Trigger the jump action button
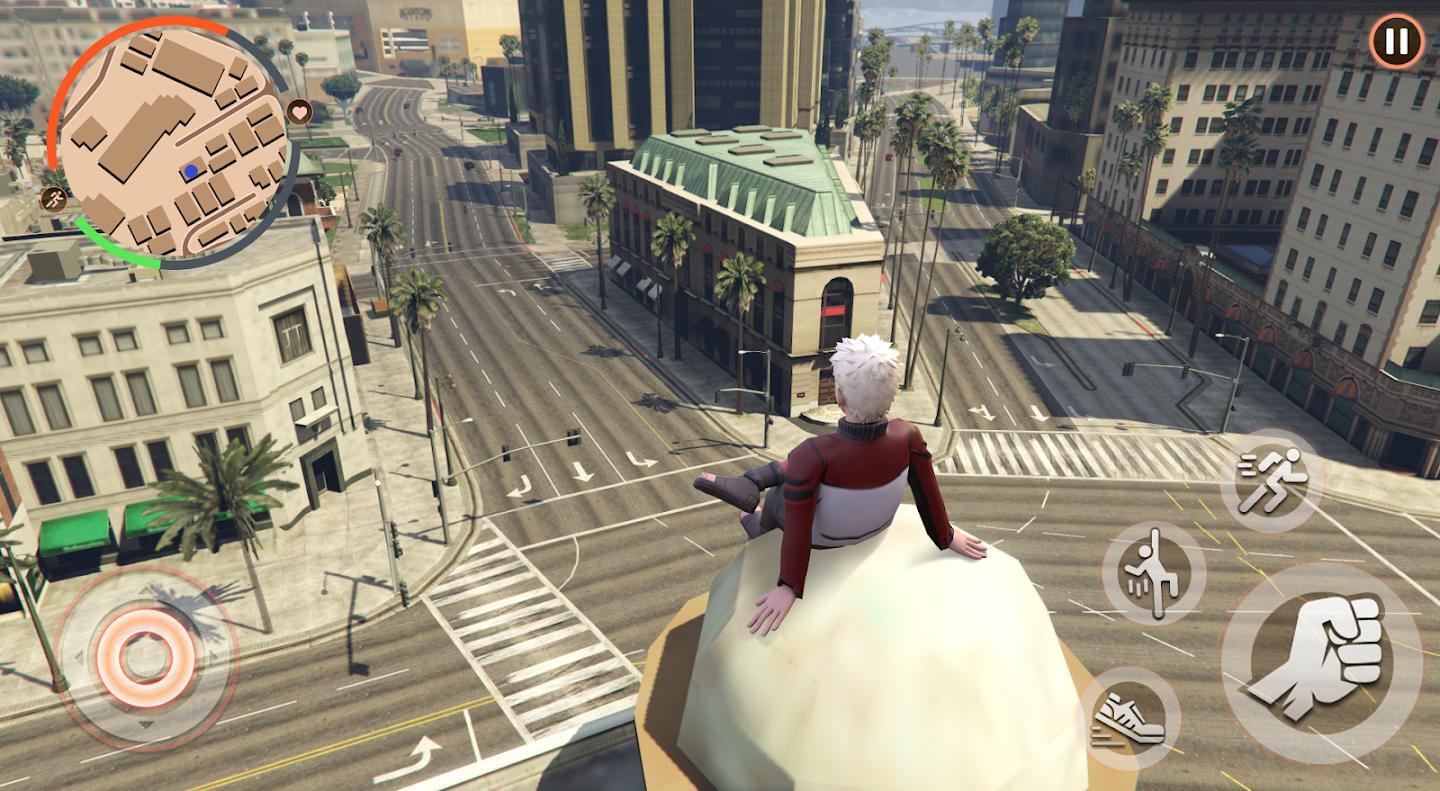This screenshot has height=791, width=1440. point(1153,573)
